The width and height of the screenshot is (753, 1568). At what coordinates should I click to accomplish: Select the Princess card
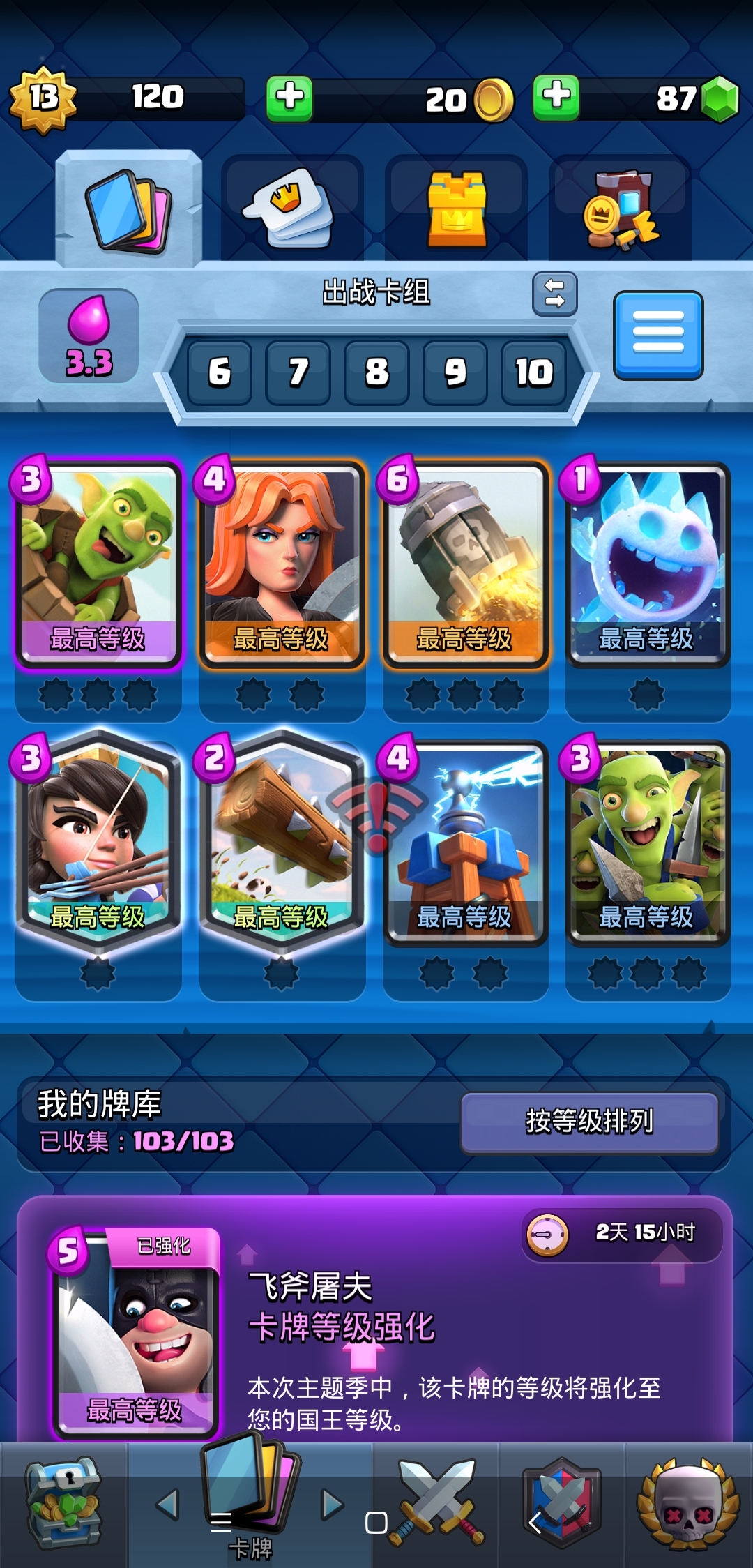pos(98,842)
